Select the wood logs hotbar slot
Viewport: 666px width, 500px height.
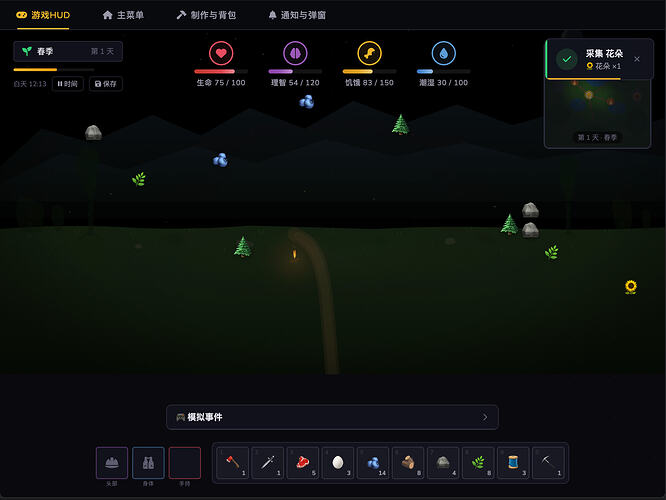click(408, 463)
